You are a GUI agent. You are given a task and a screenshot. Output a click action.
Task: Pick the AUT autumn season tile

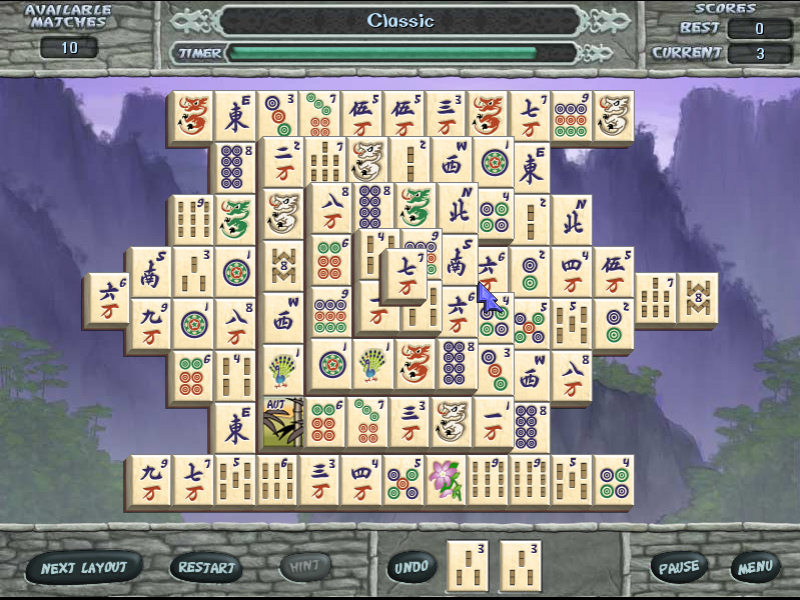[284, 422]
